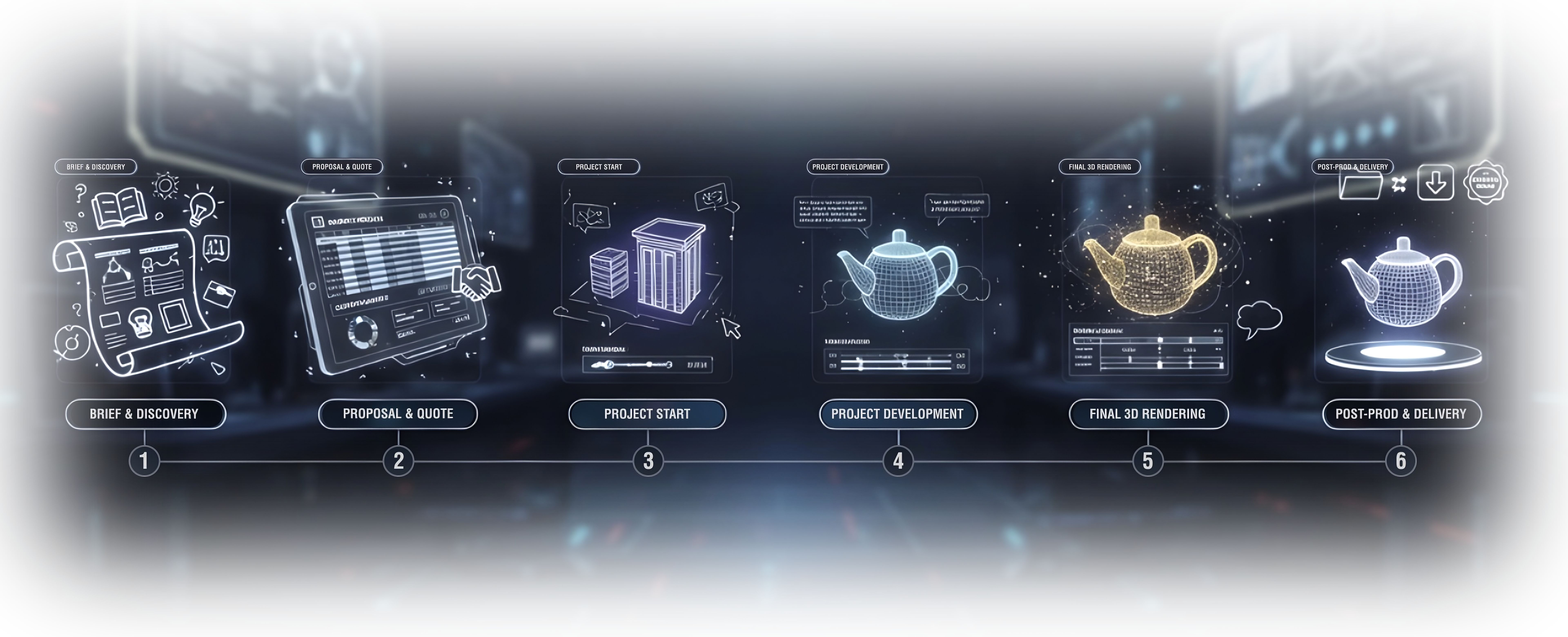Open the wireframe buildings illustration card
The width and height of the screenshot is (1568, 637).
(x=646, y=280)
